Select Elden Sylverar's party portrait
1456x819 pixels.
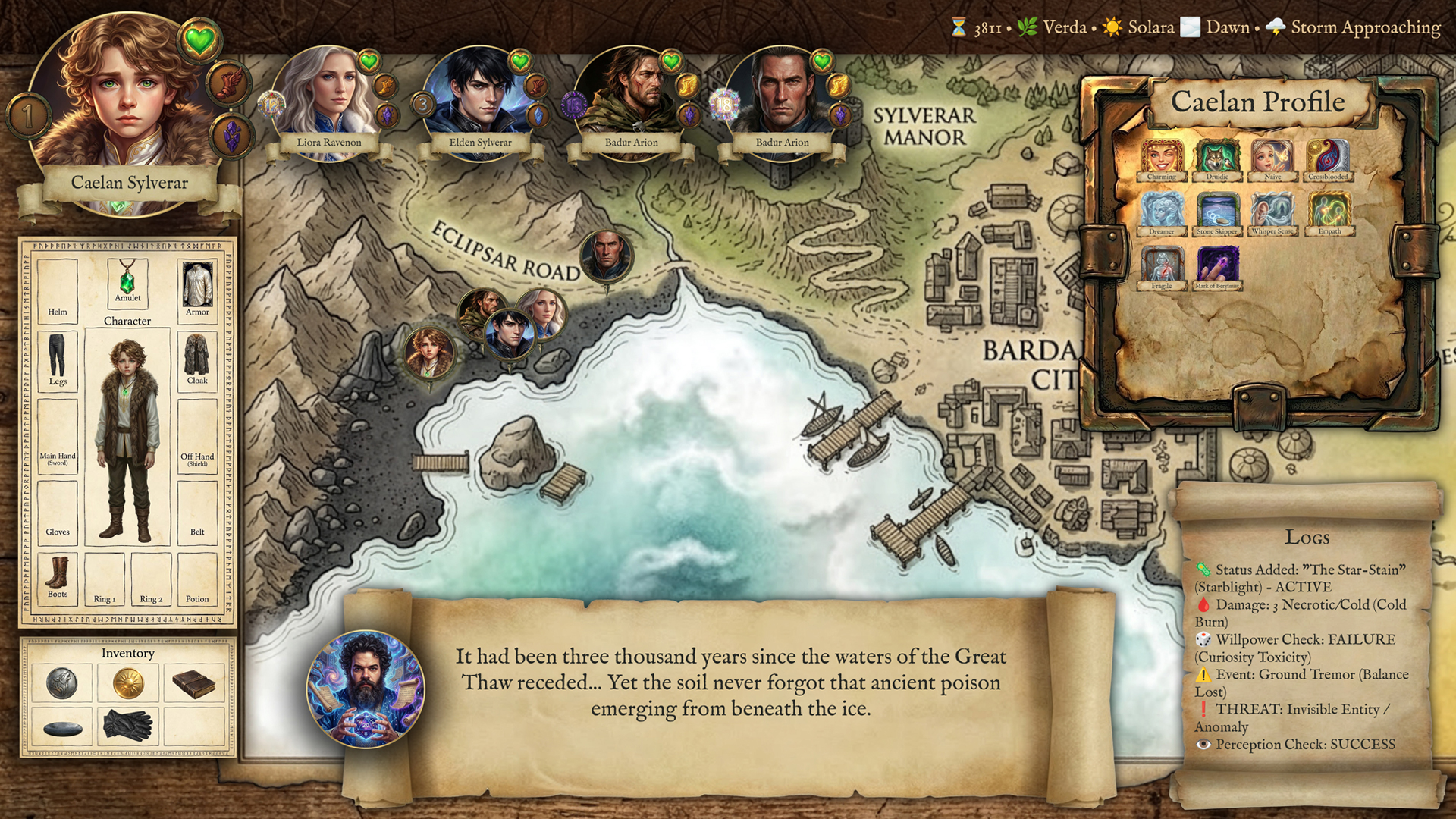tap(479, 95)
